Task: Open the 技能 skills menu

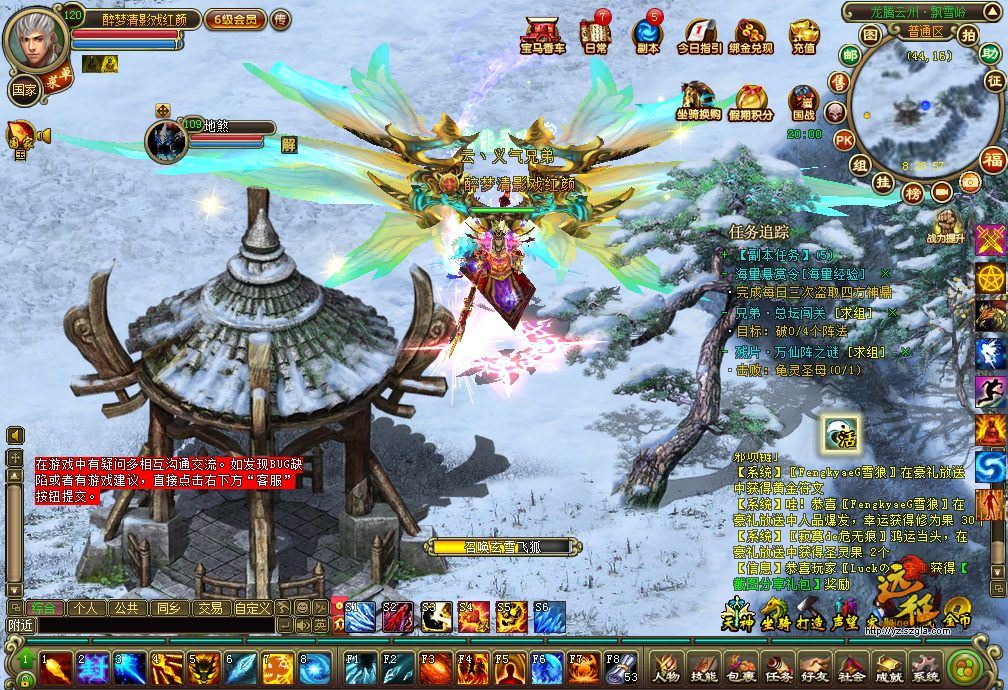Action: (x=704, y=668)
